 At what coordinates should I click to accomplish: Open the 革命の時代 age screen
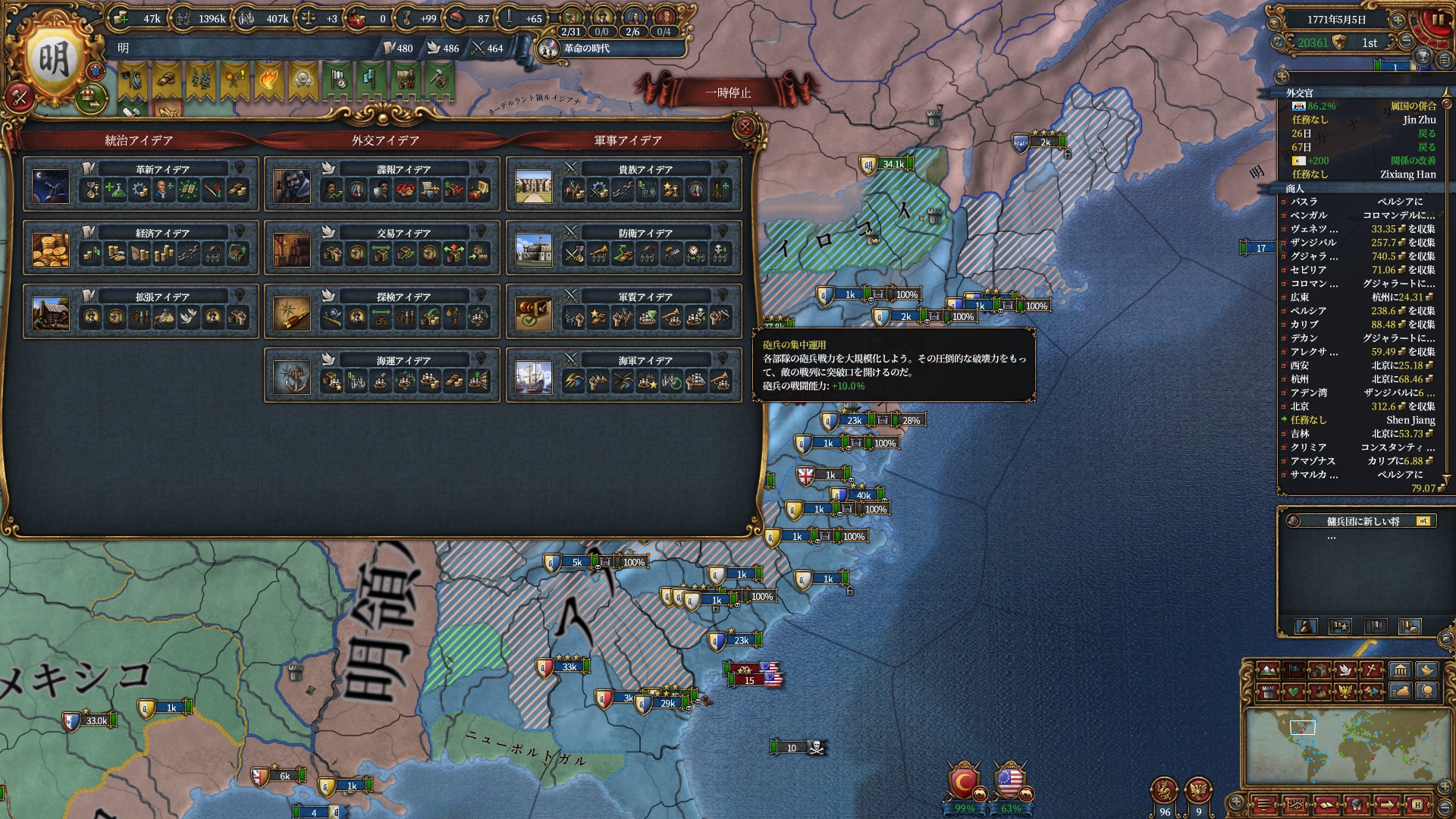tap(586, 49)
